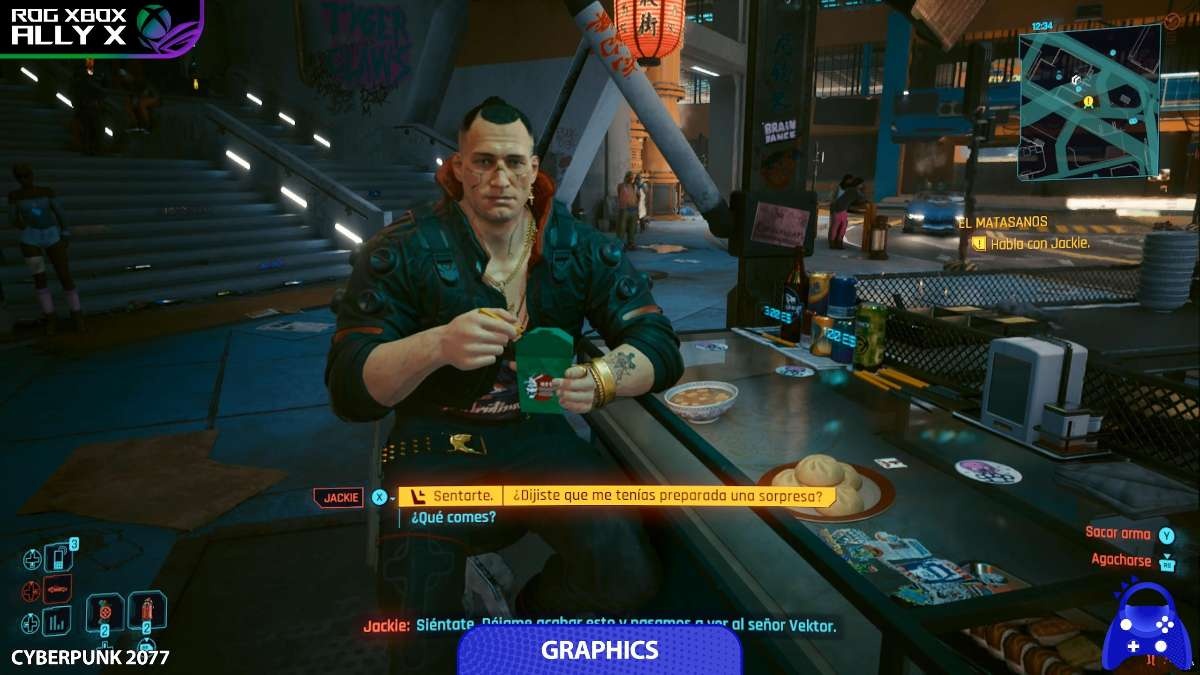Select the grenade slot
Screen dimensions: 1200x675
coord(104,612)
